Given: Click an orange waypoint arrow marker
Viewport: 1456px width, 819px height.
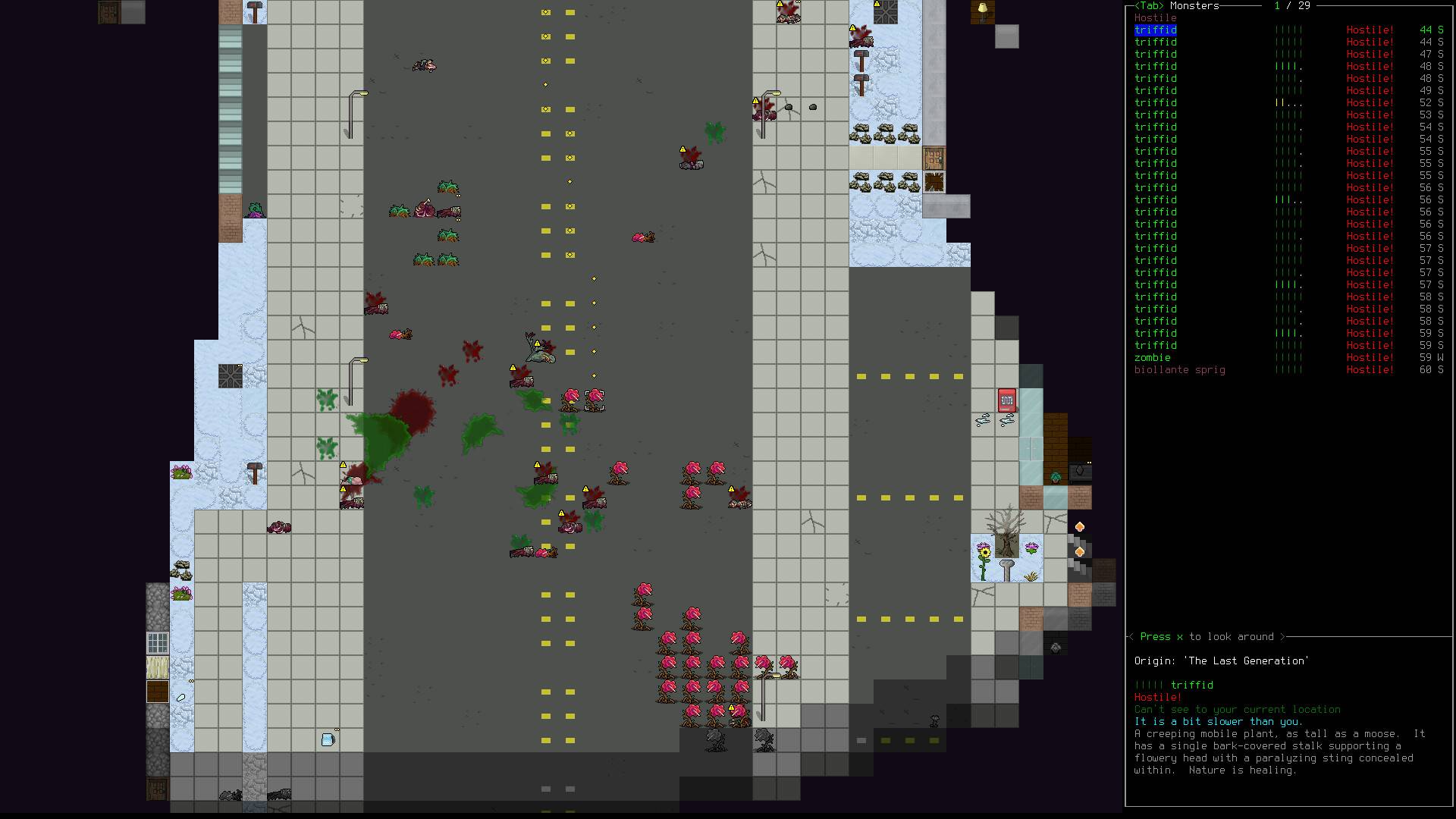Looking at the screenshot, I should click(1080, 526).
